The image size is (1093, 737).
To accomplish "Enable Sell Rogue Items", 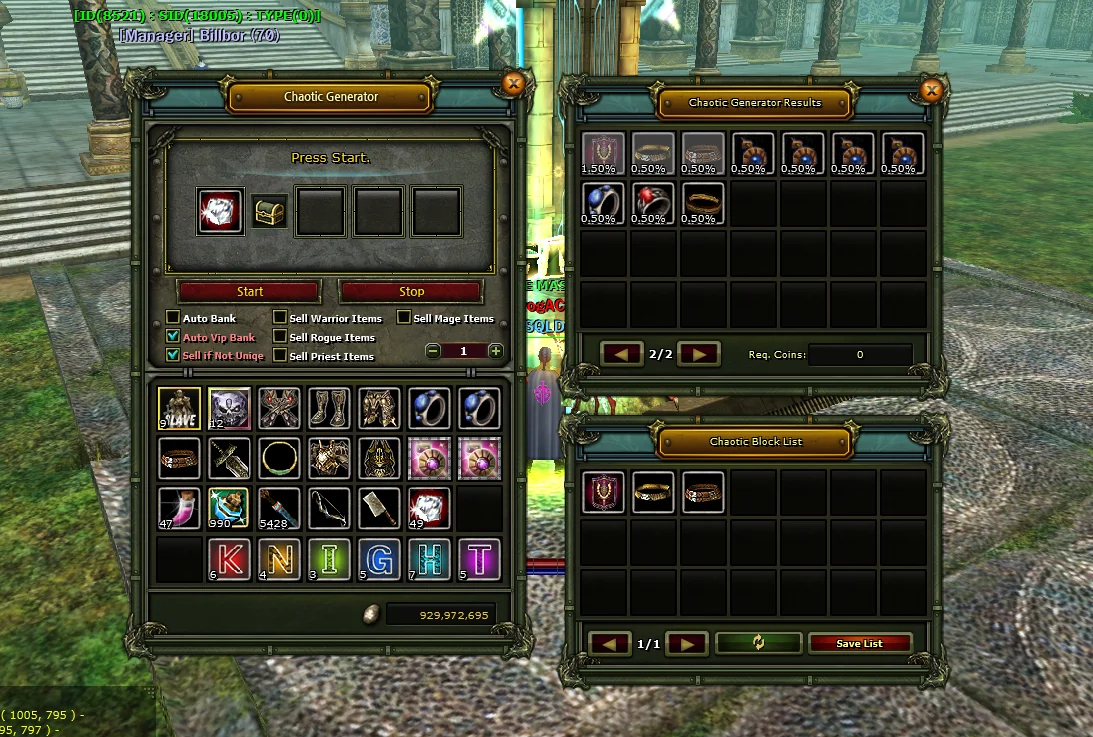I will coord(280,337).
